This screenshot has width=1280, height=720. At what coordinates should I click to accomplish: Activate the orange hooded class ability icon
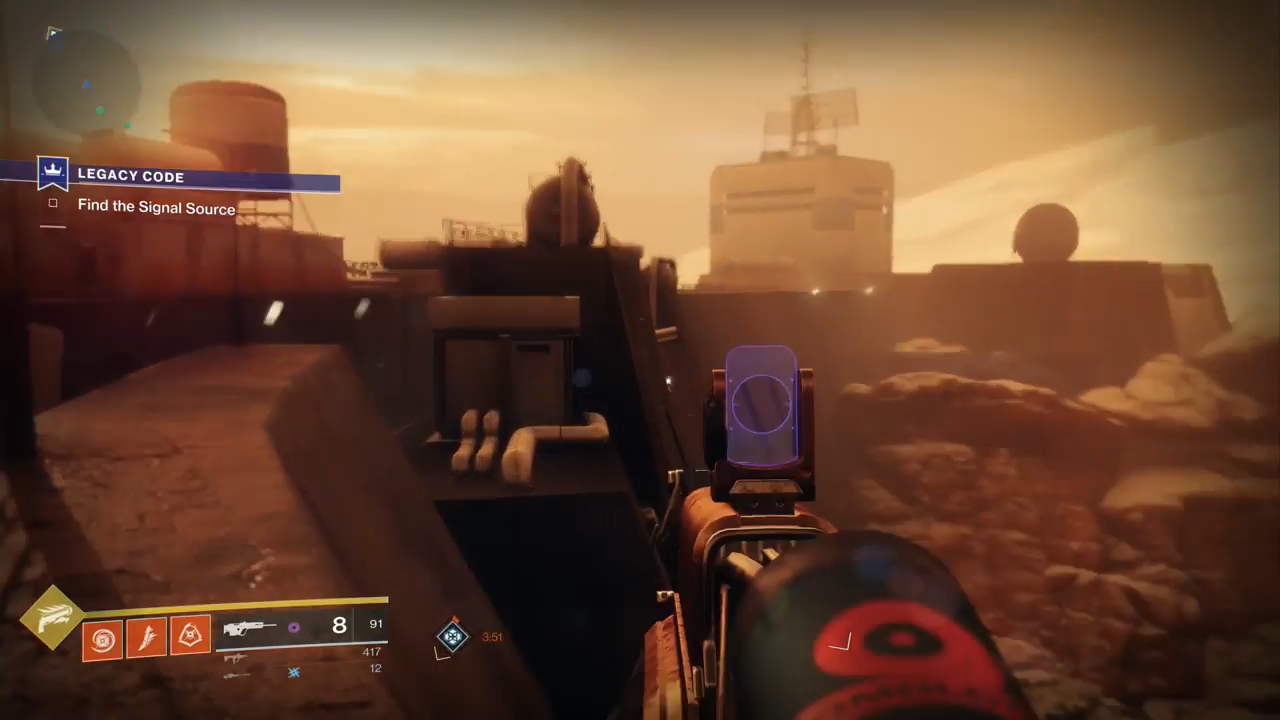coord(190,635)
